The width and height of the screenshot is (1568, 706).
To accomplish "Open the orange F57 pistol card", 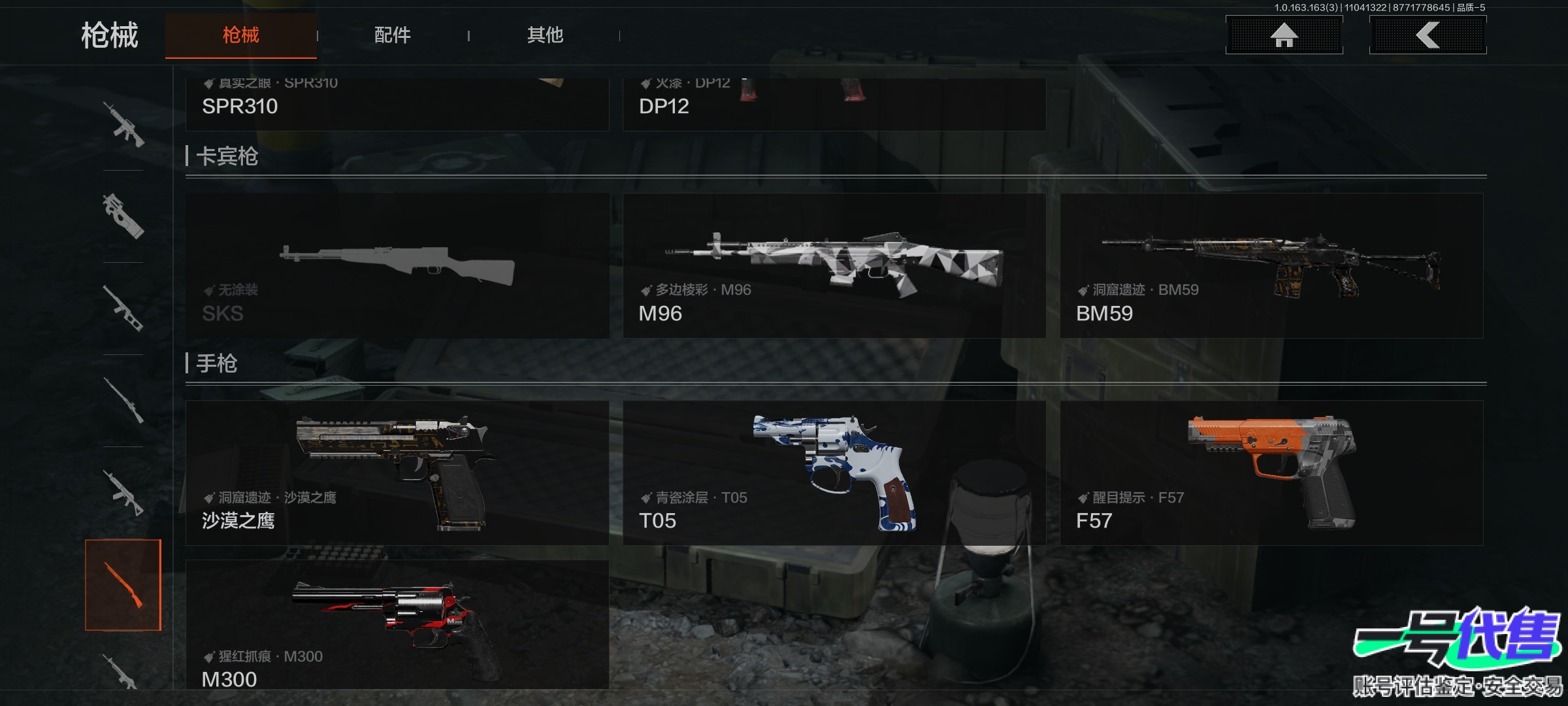I will [1271, 473].
